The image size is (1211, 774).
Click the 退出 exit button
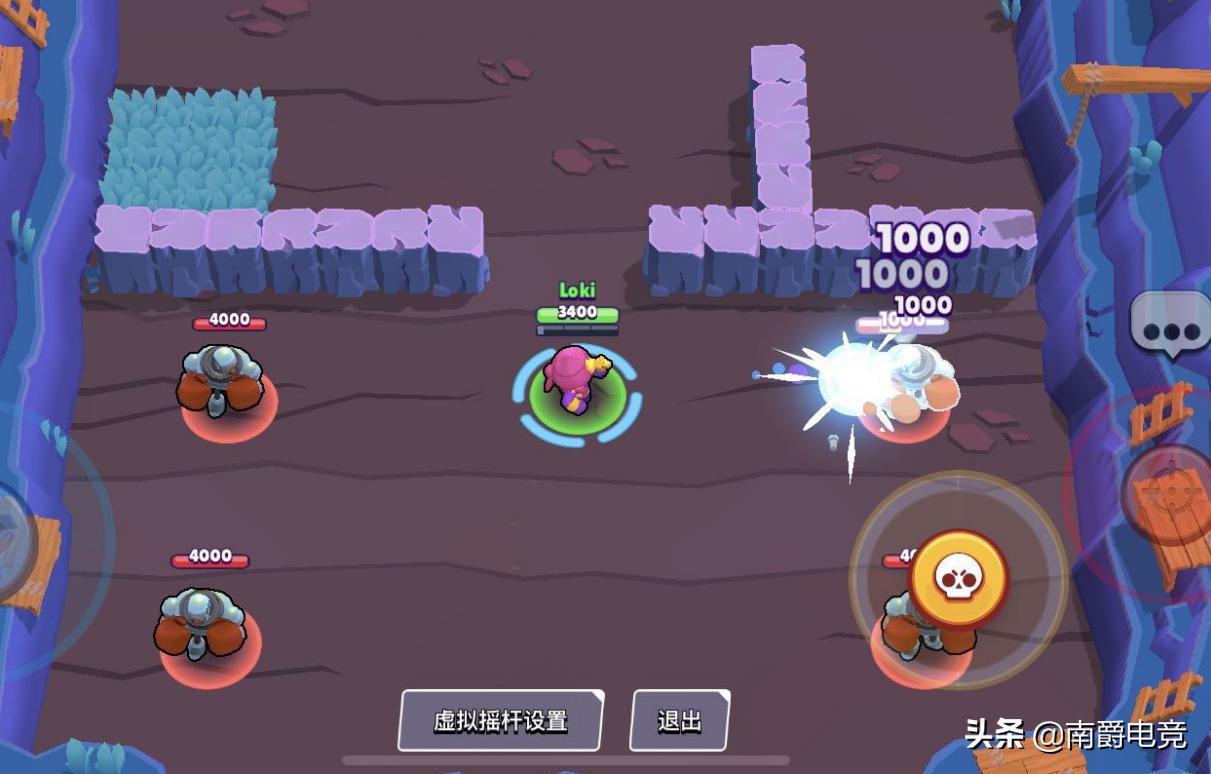679,720
